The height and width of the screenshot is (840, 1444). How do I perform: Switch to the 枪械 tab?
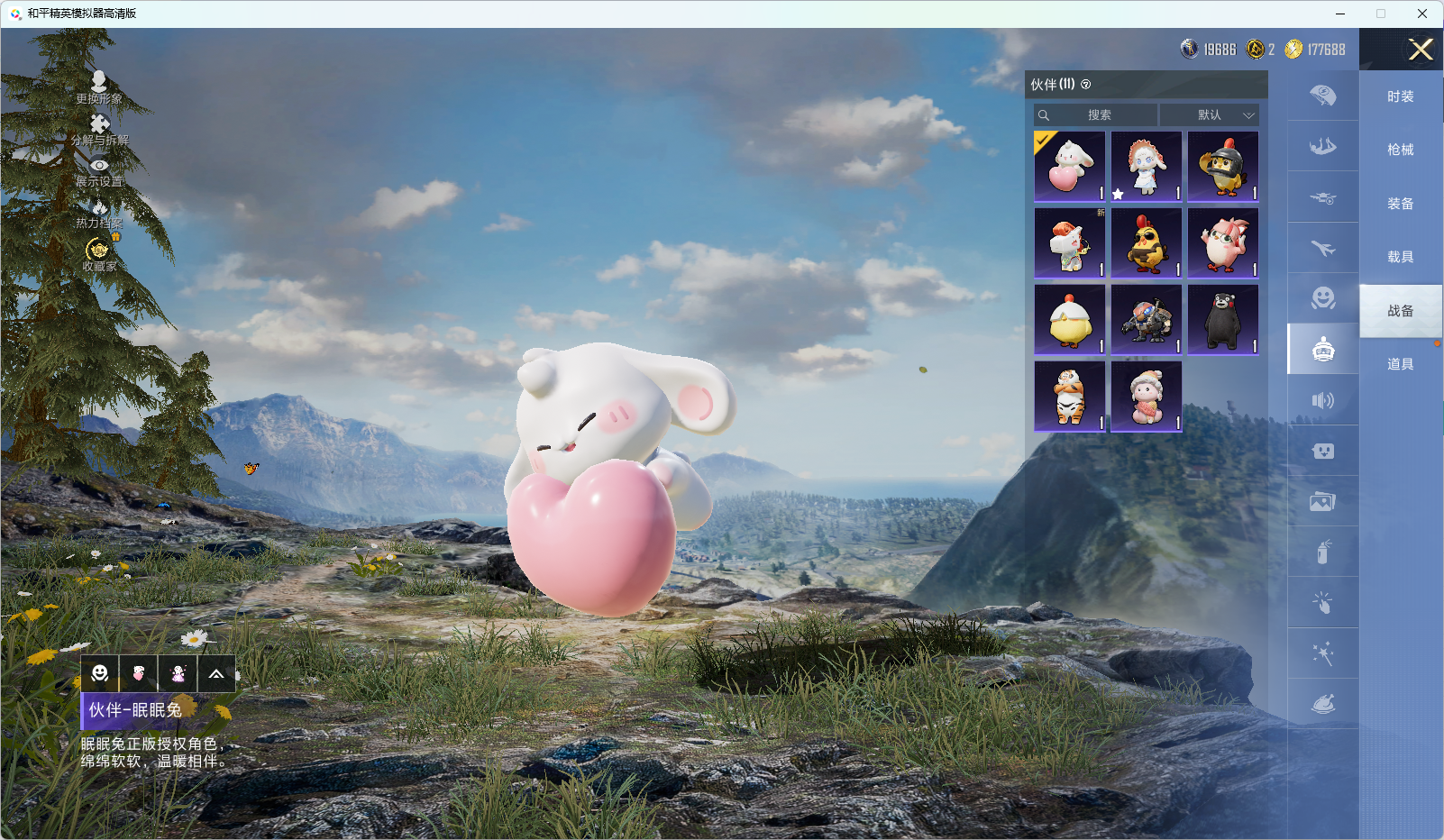(x=1400, y=150)
